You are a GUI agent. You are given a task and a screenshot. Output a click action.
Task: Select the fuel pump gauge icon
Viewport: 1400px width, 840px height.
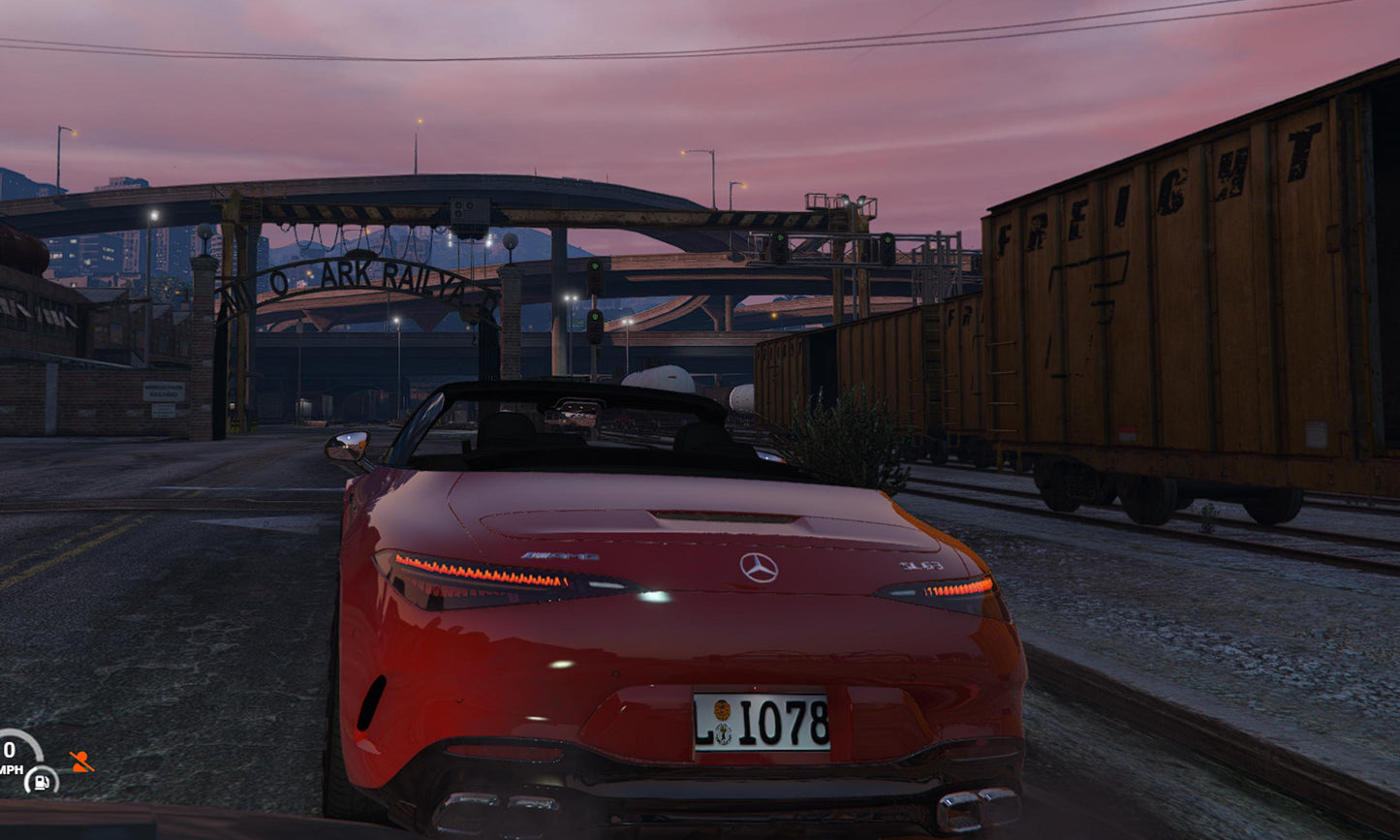pyautogui.click(x=41, y=779)
